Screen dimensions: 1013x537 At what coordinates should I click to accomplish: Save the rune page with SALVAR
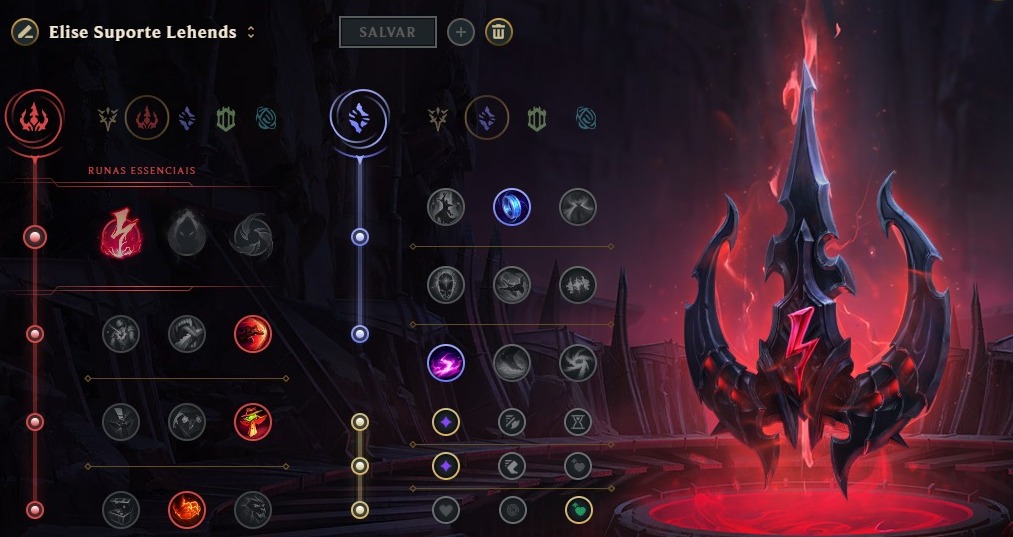pos(388,32)
